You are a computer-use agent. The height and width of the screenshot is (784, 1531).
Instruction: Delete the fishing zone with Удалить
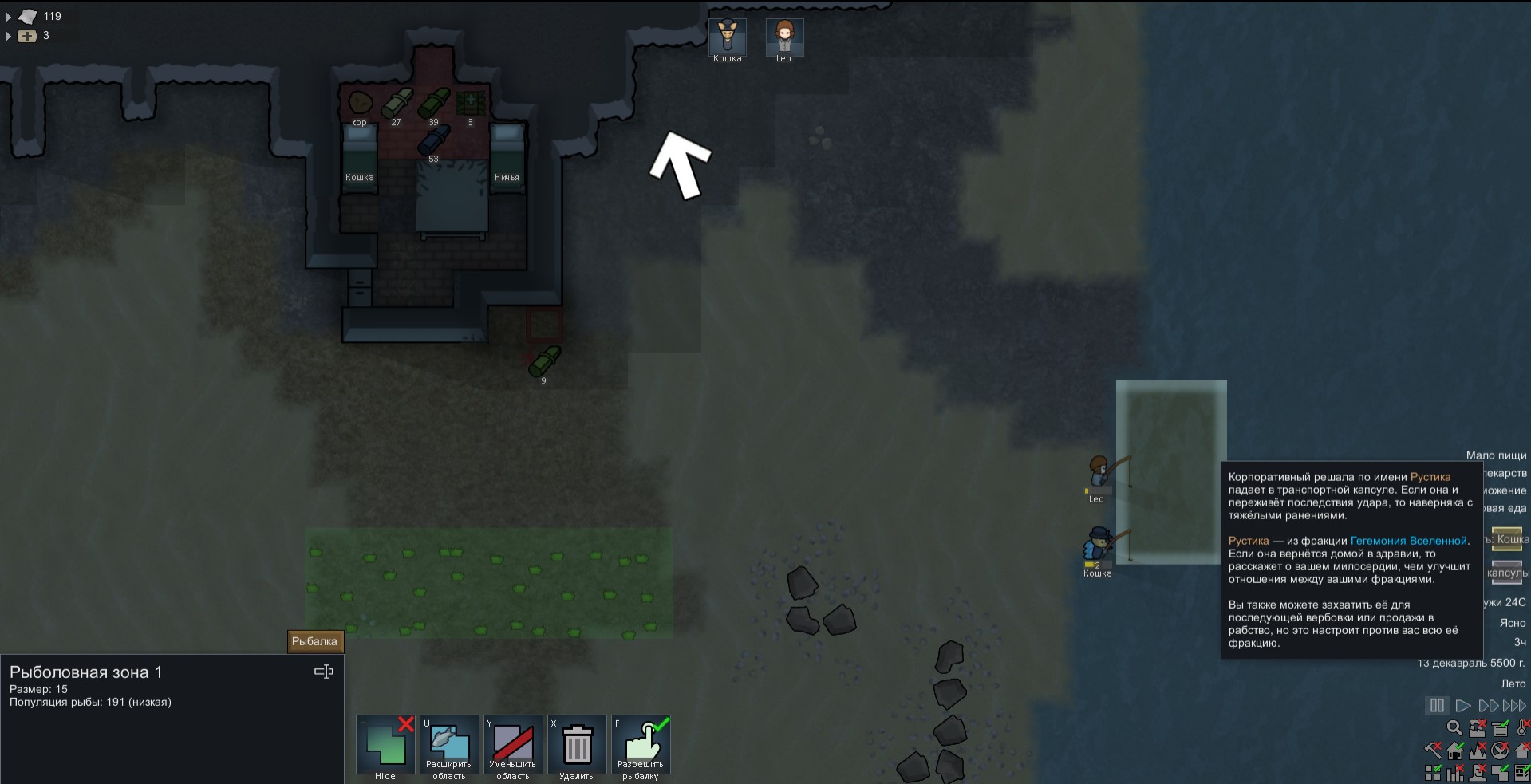(x=577, y=745)
